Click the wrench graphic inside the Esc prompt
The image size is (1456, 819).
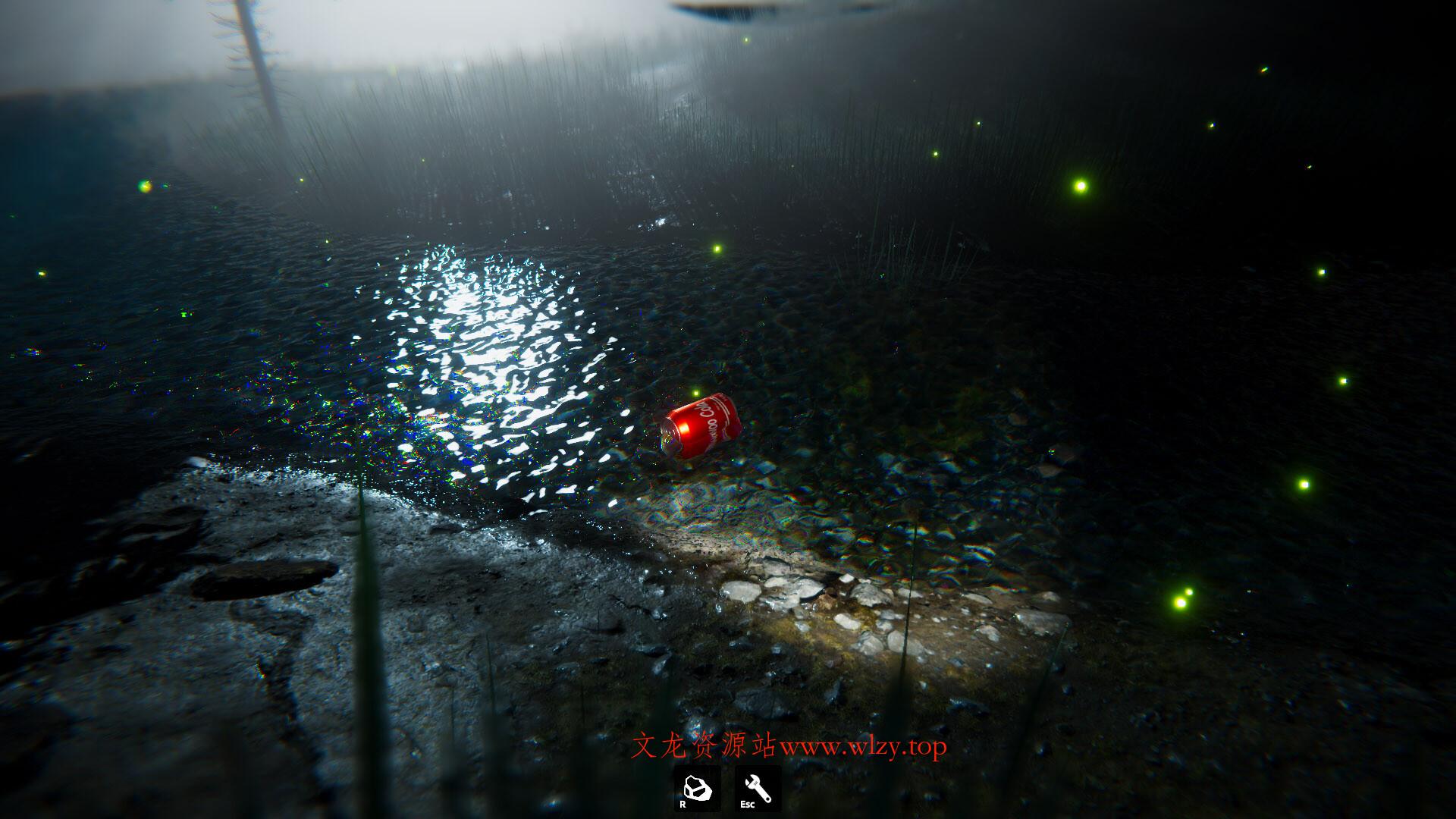(758, 786)
